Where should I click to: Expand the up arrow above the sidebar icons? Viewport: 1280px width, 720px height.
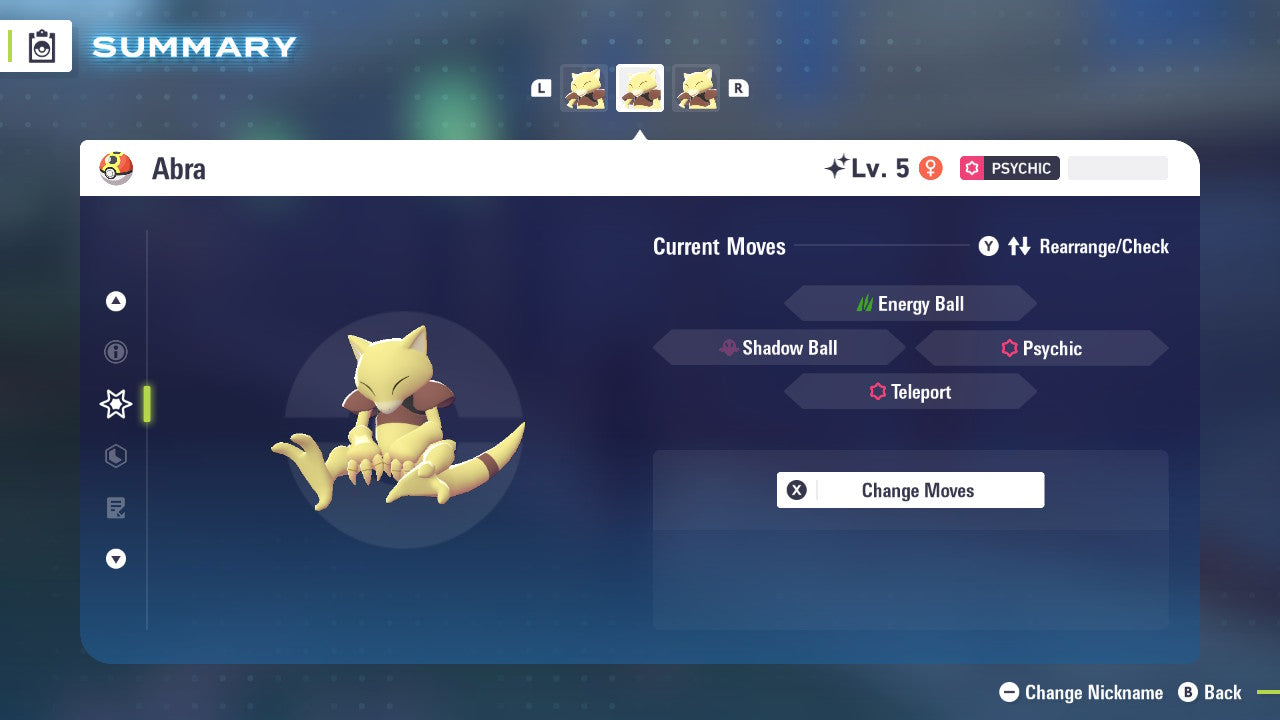[x=116, y=300]
